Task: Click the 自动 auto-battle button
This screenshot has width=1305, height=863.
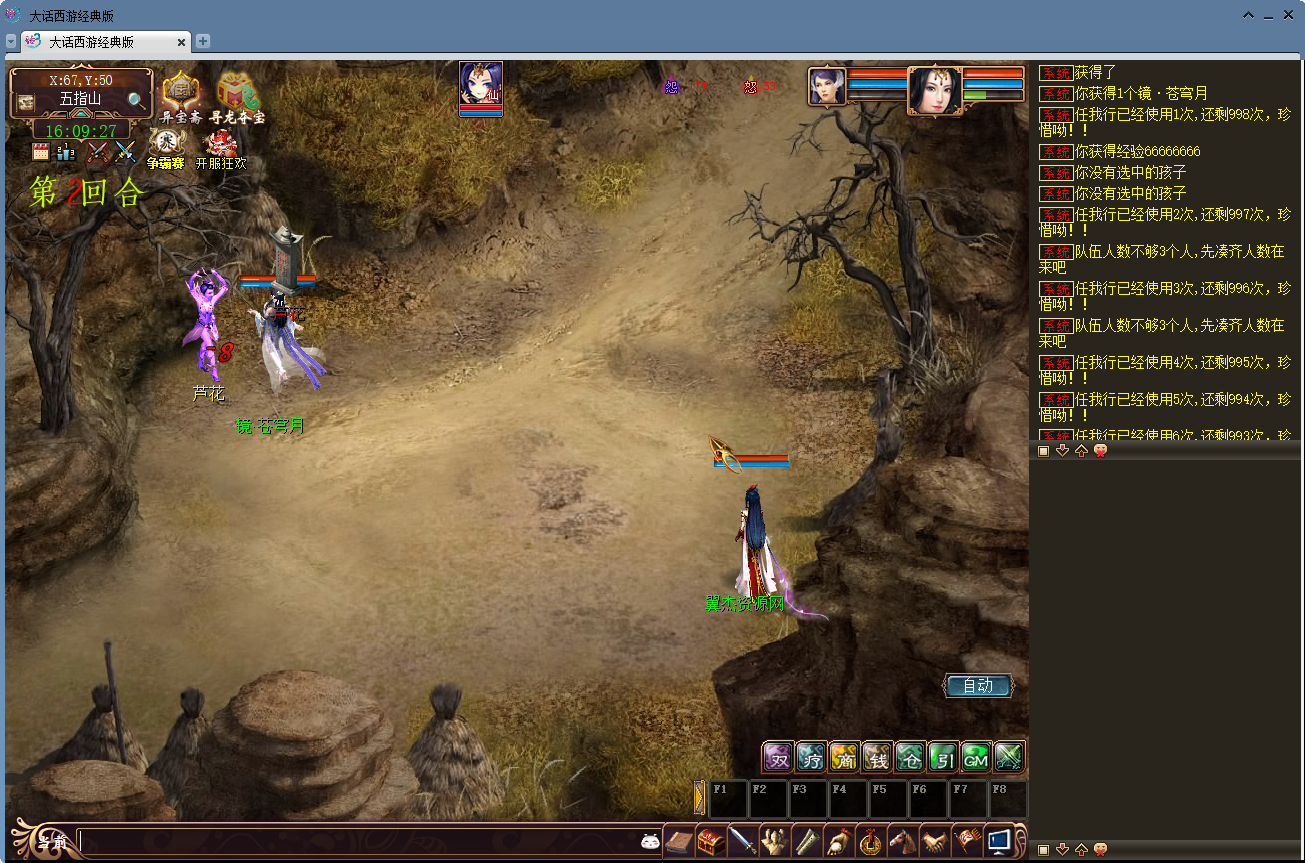Action: point(977,686)
